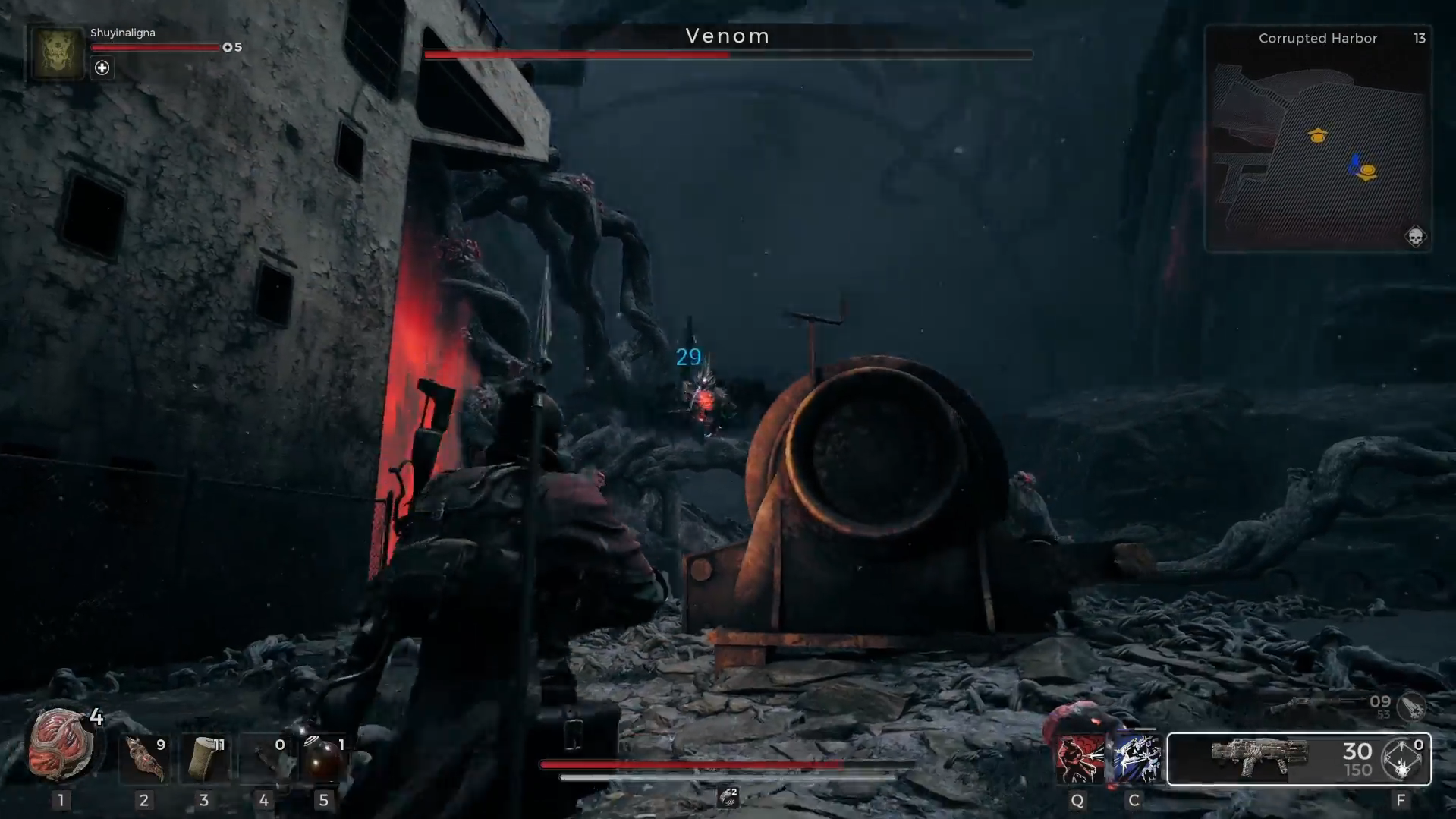This screenshot has height=819, width=1456.
Task: Select the Venom boss name banner
Action: (728, 36)
